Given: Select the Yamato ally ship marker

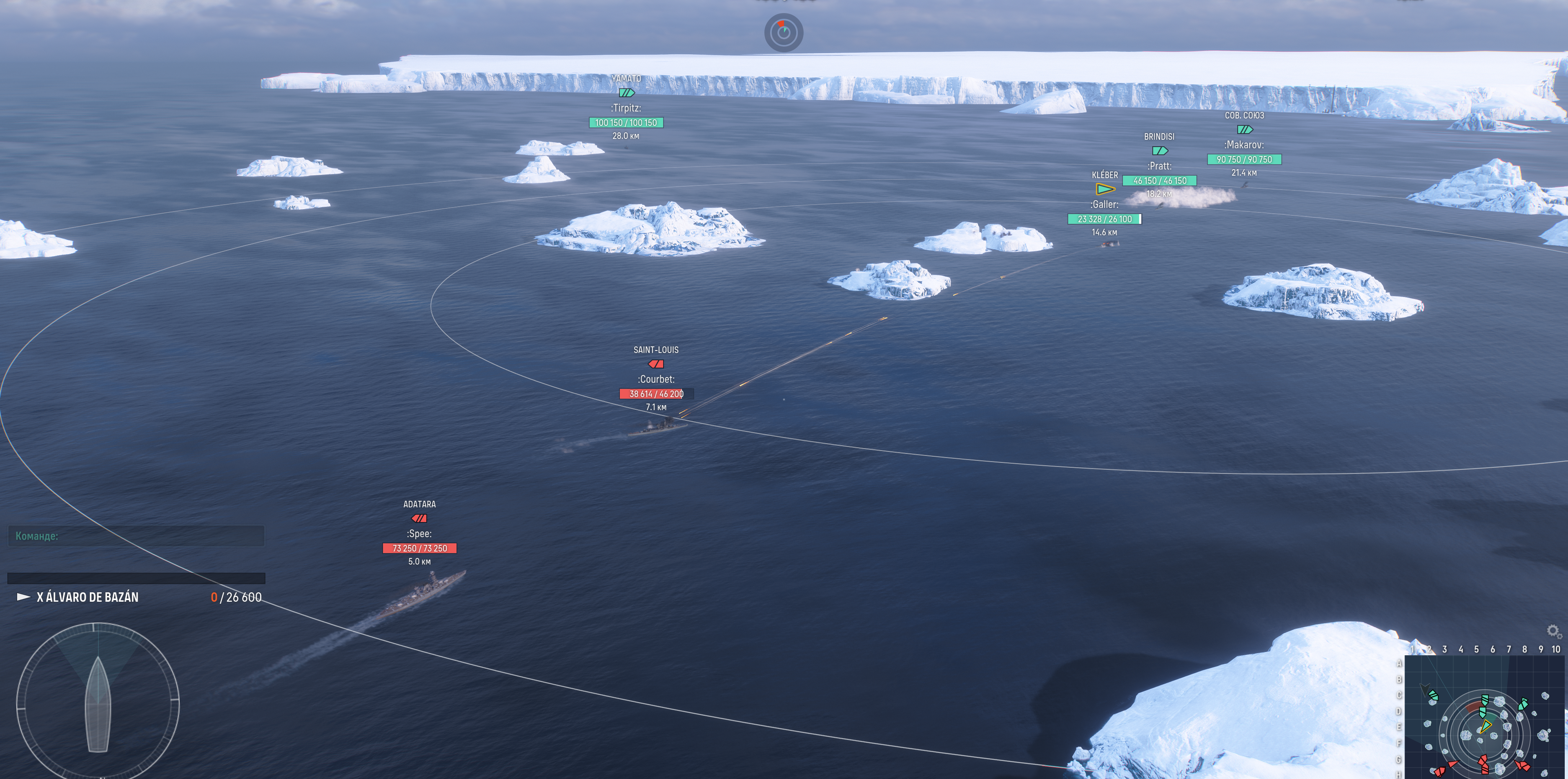Looking at the screenshot, I should [626, 93].
